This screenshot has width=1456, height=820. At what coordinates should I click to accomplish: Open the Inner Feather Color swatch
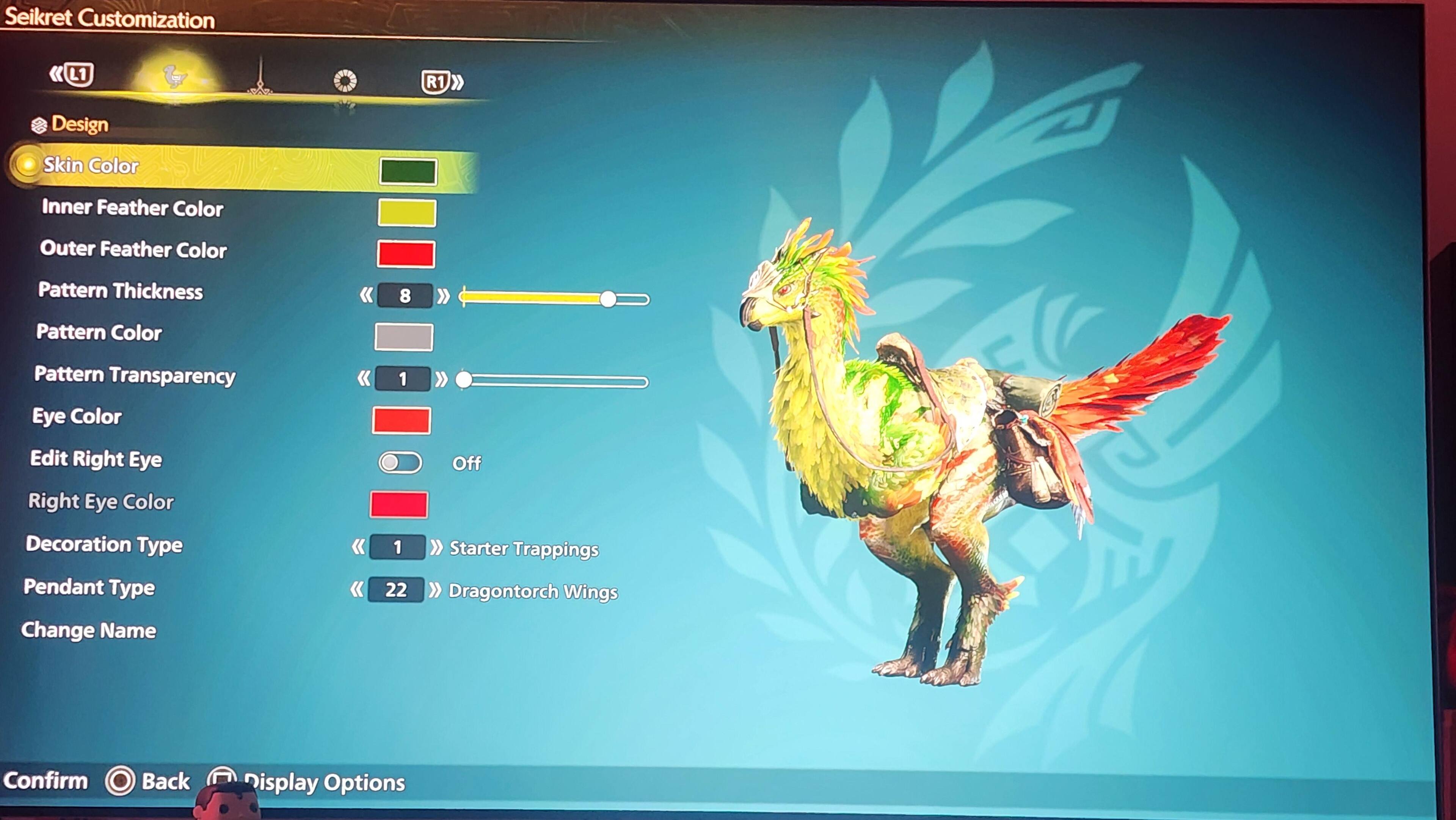coord(407,213)
